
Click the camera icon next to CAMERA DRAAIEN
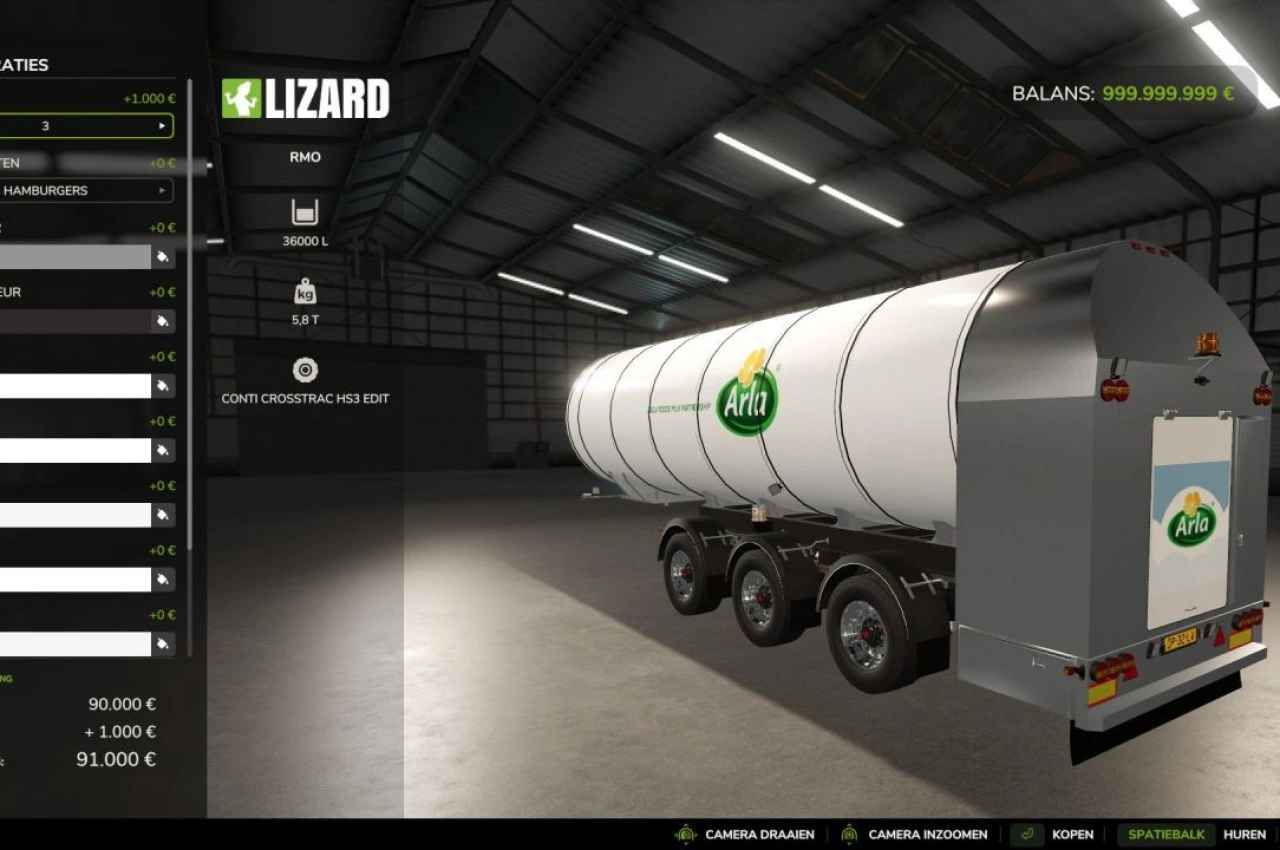click(x=686, y=833)
